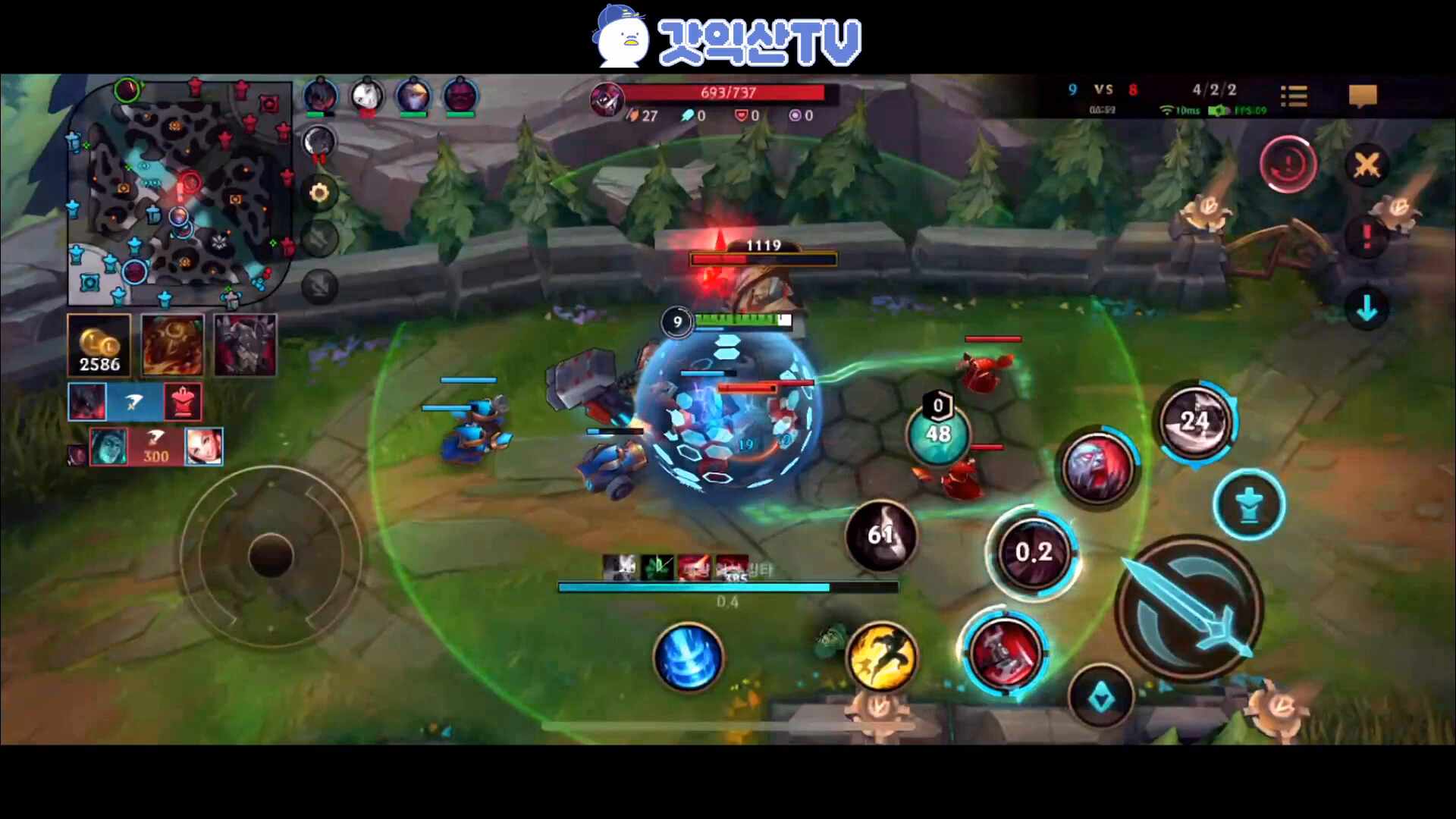
Task: Open the minimap
Action: 180,193
